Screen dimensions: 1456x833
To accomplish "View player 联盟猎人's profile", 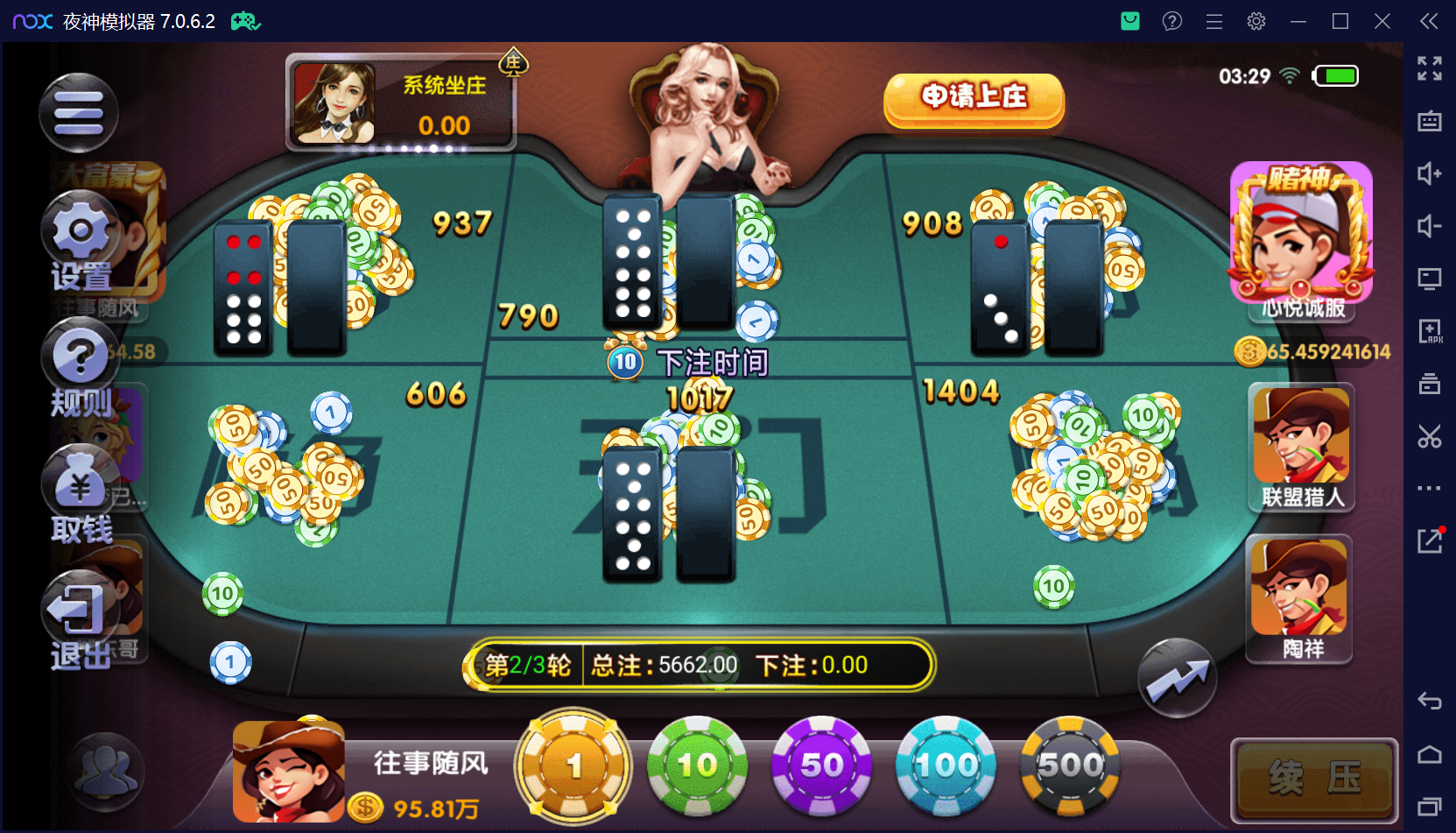I will [1301, 447].
